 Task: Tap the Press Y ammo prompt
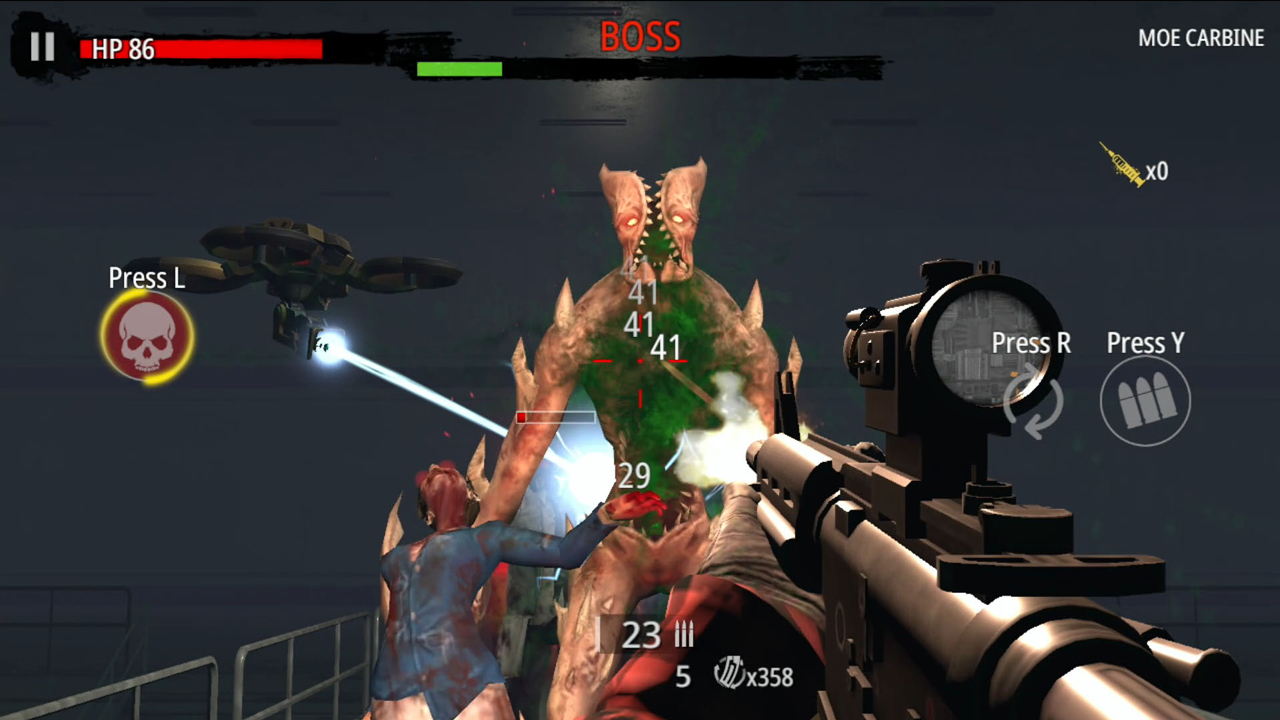point(1145,343)
